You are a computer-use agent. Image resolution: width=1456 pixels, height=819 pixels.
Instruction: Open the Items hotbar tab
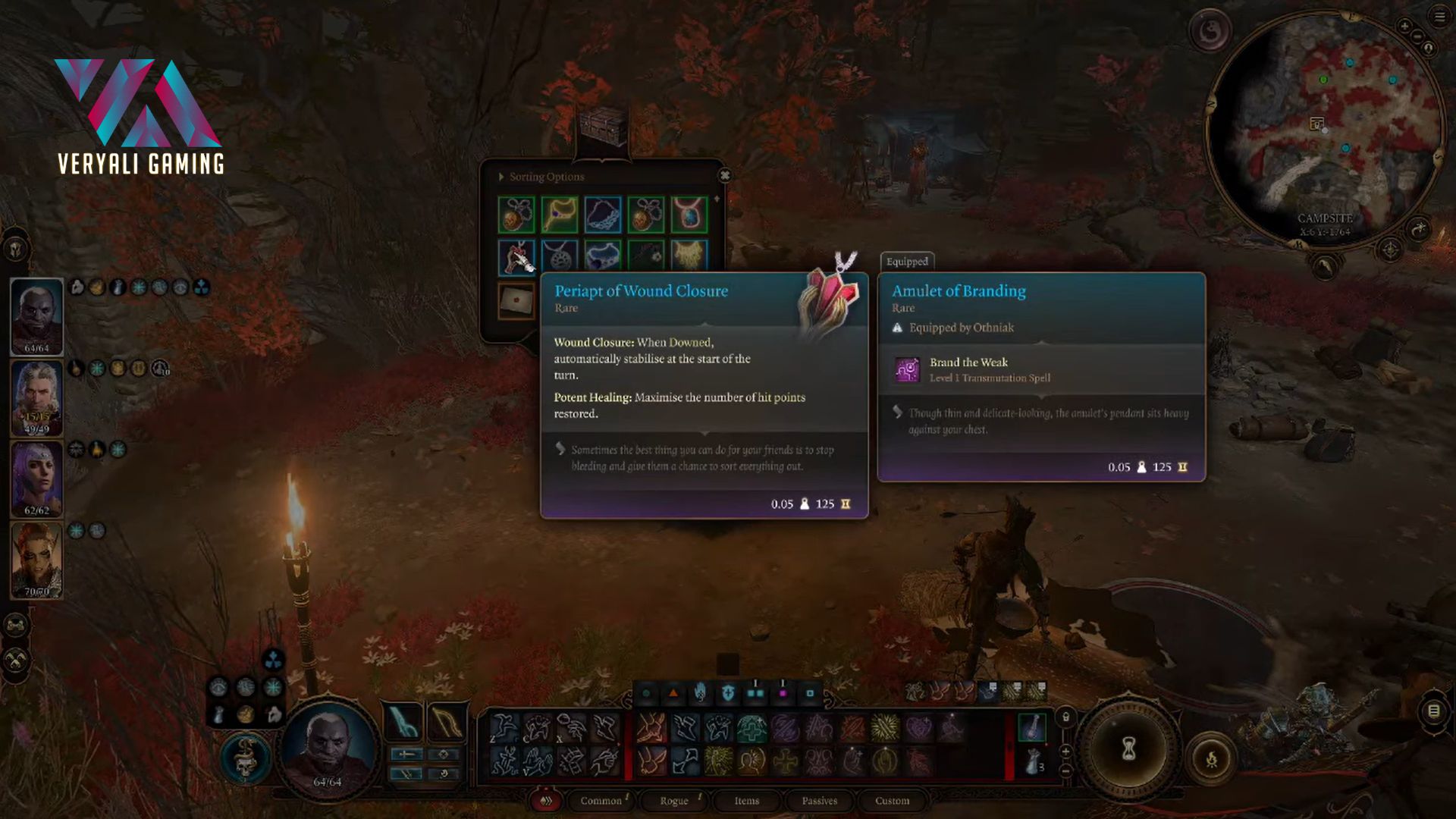(746, 801)
